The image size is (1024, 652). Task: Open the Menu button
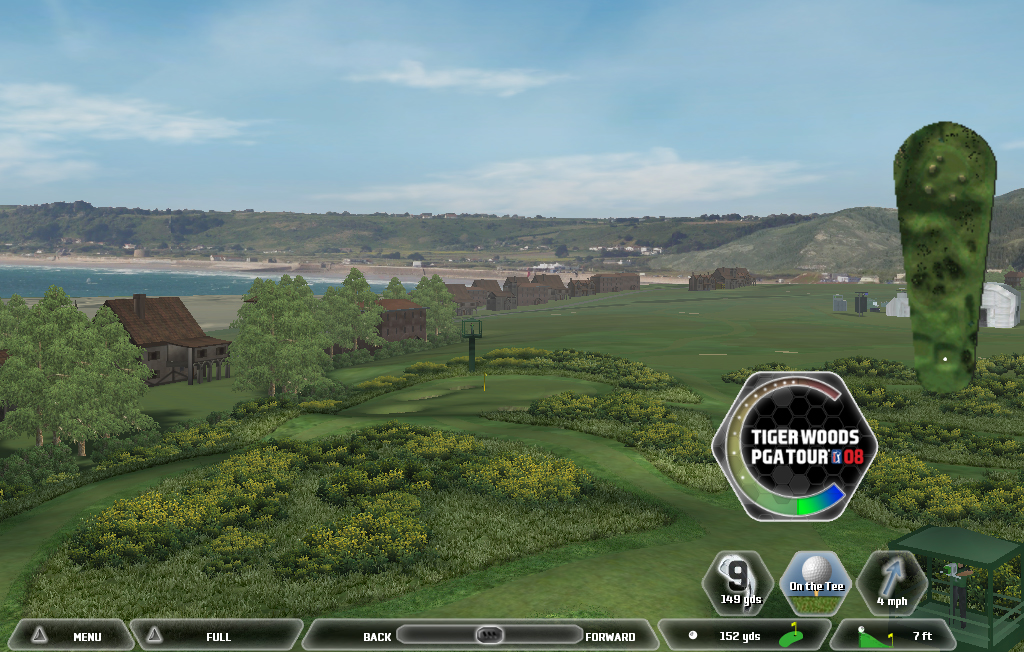tap(70, 636)
